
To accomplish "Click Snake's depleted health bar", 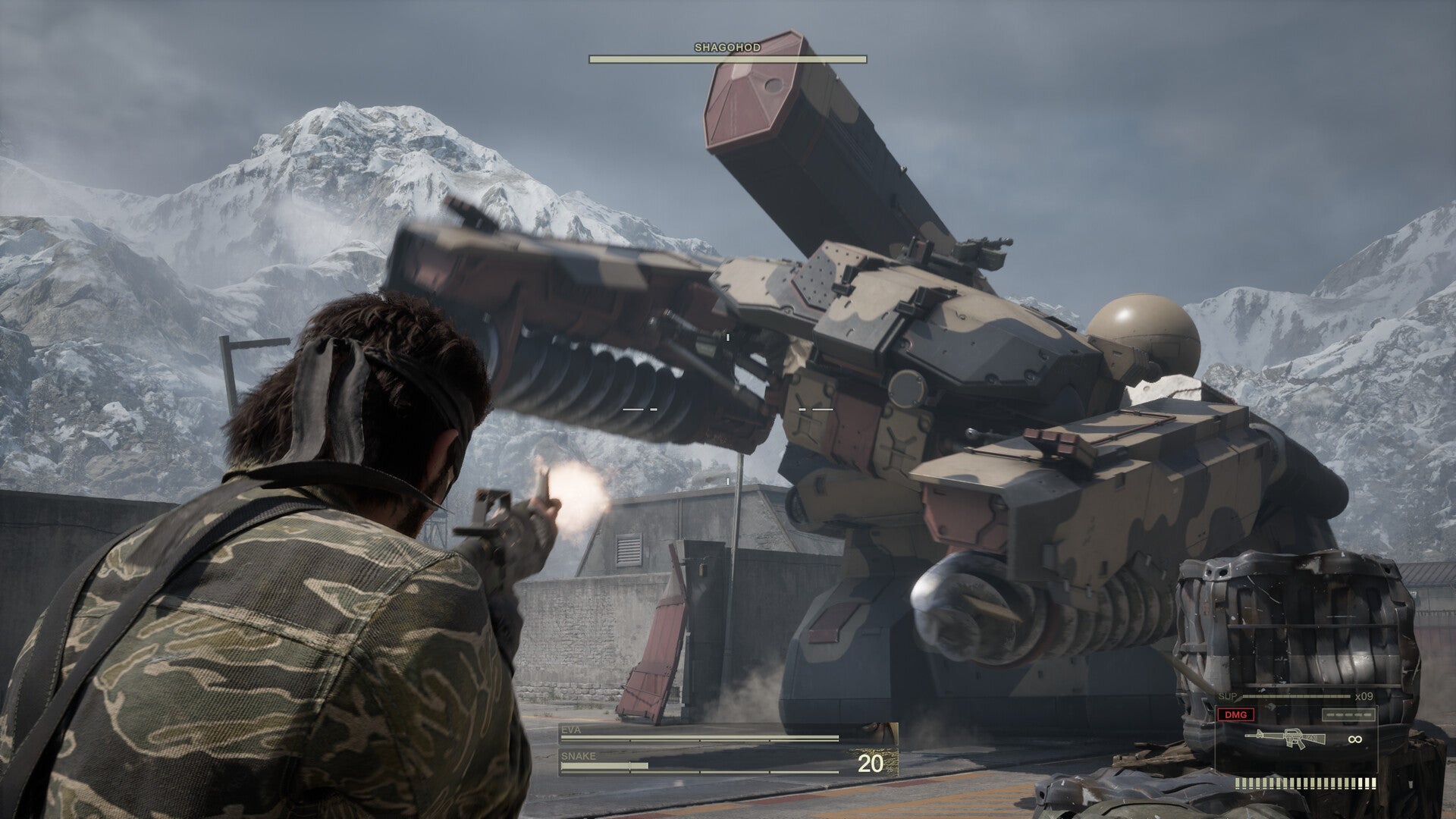I will 604,765.
